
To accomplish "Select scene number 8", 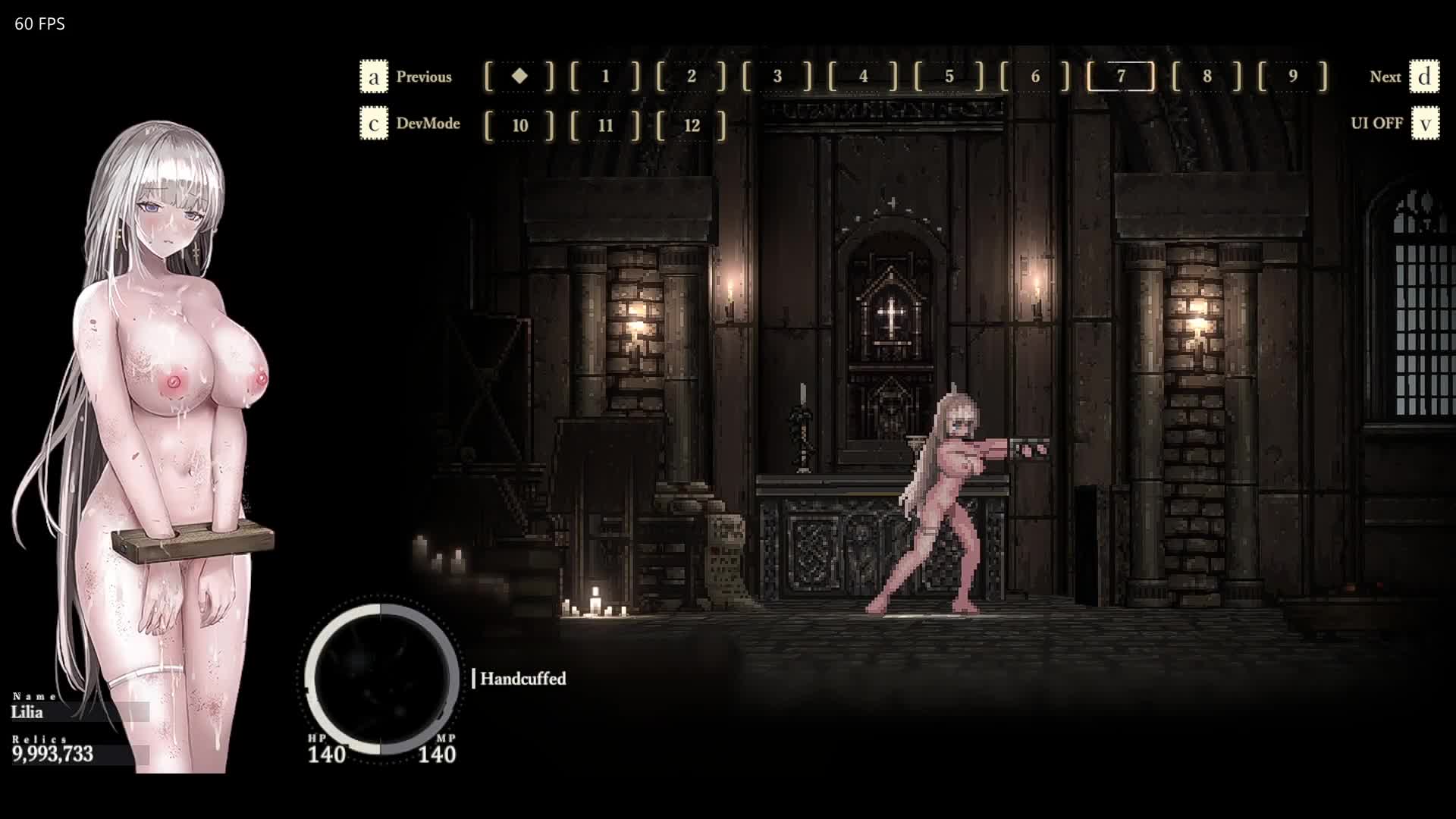I will [x=1207, y=77].
